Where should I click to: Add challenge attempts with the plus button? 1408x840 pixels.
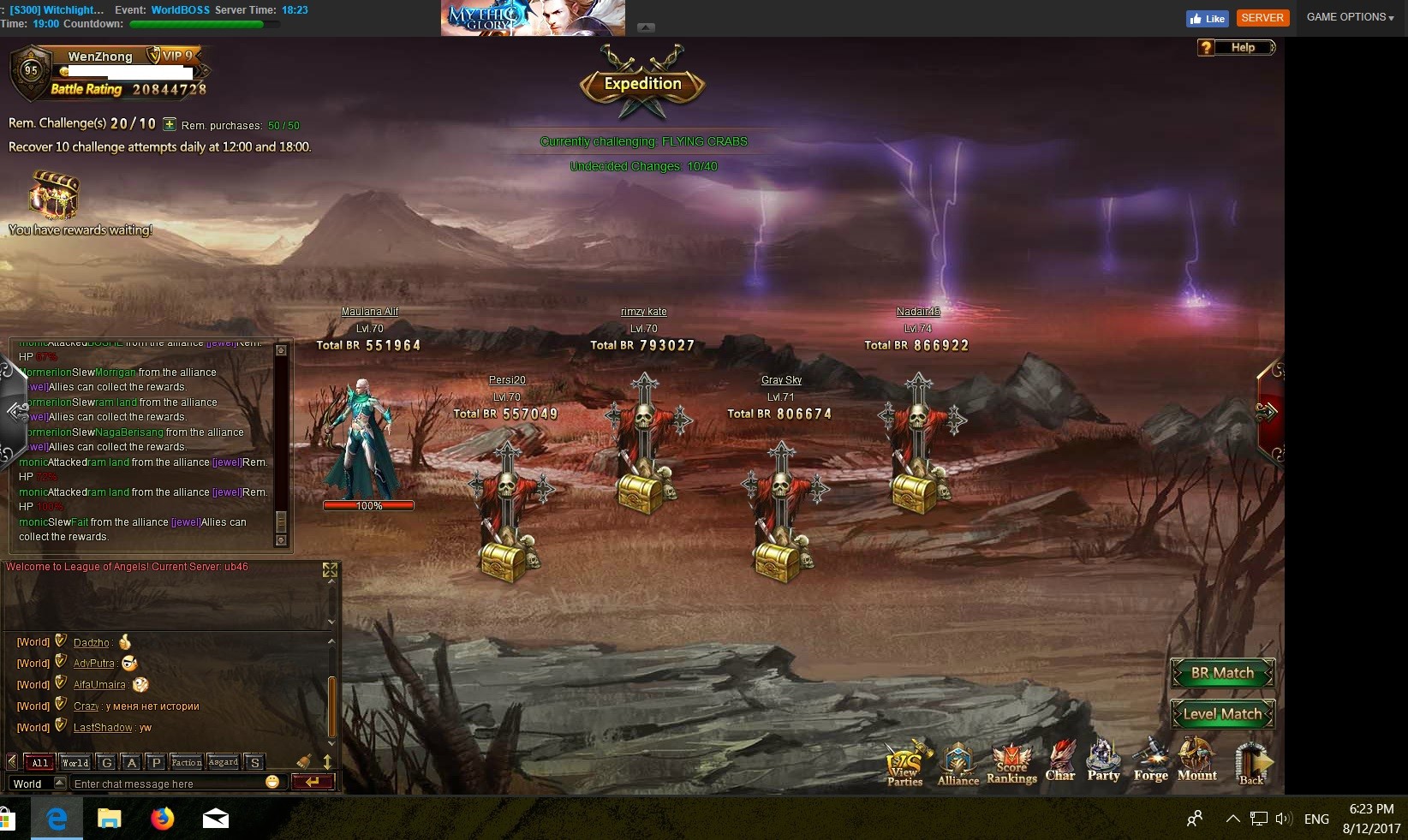click(170, 124)
